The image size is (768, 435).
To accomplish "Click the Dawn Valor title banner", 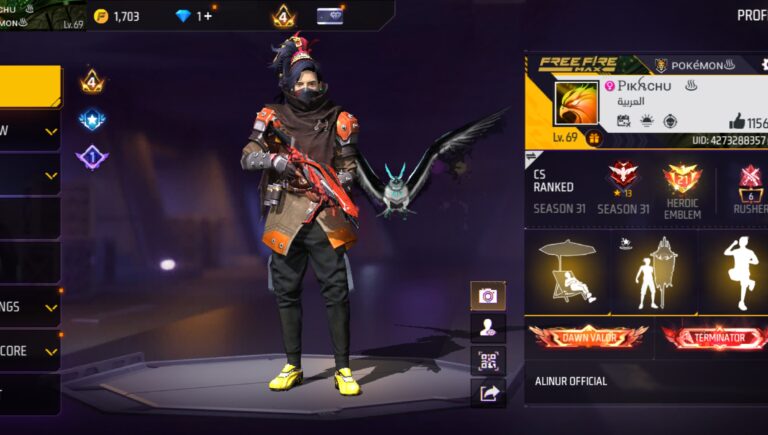I will [588, 338].
